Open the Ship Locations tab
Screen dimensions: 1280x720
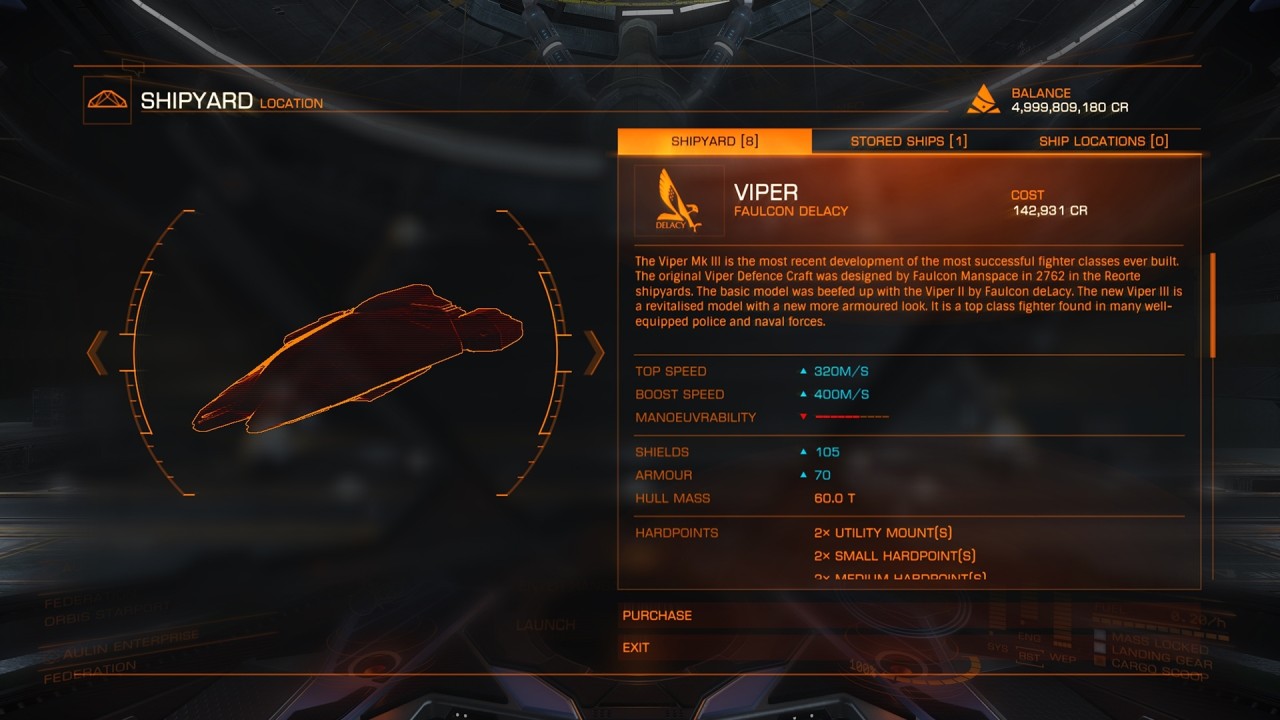coord(1103,141)
